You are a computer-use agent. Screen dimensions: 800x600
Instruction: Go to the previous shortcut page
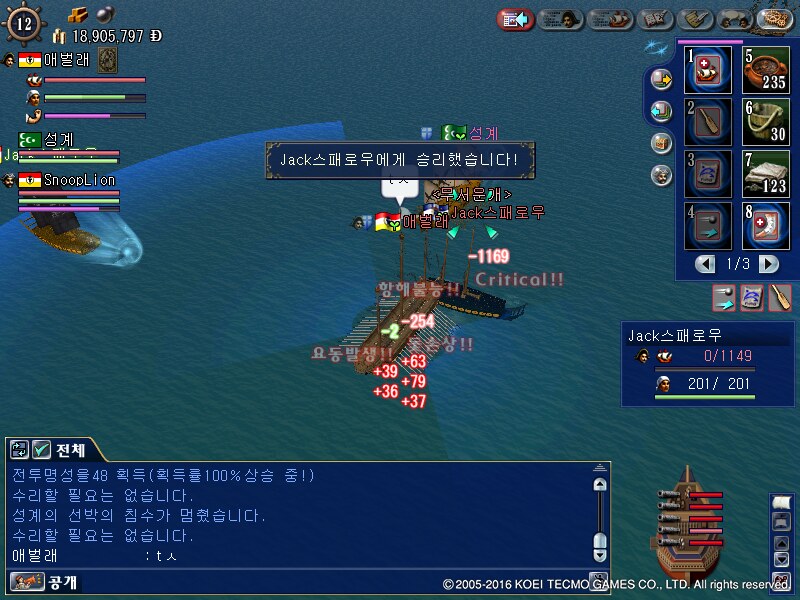tap(707, 264)
